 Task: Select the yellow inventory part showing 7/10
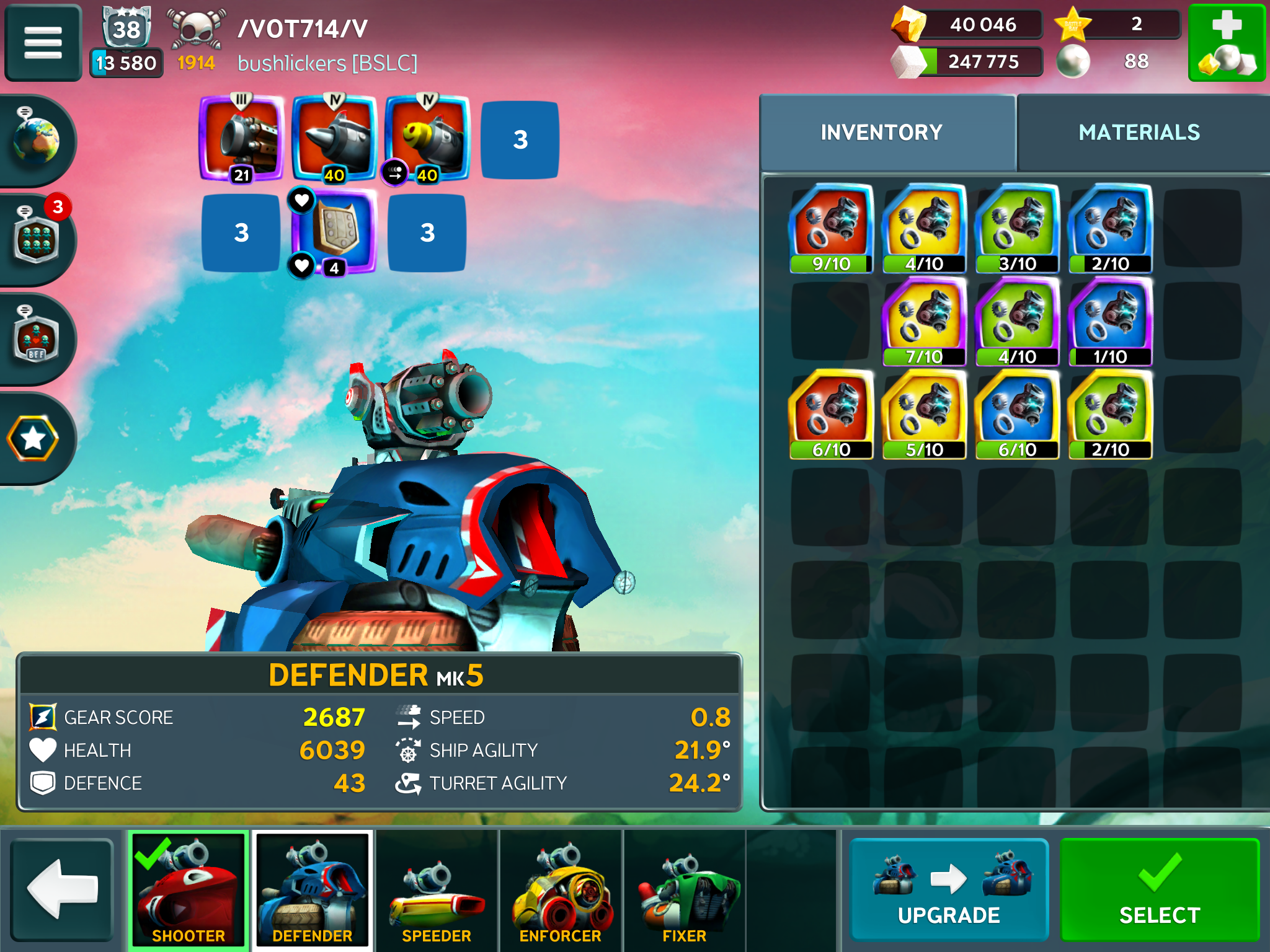point(924,321)
